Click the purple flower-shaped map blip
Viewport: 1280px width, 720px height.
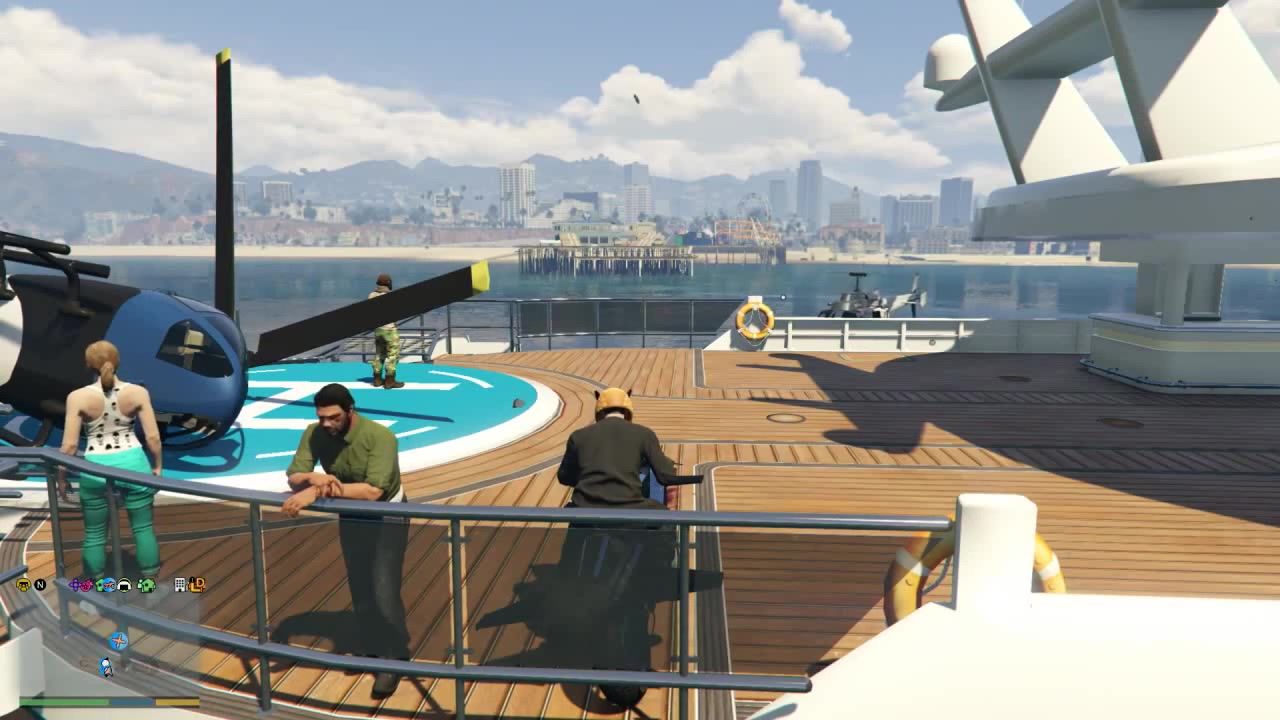point(76,585)
